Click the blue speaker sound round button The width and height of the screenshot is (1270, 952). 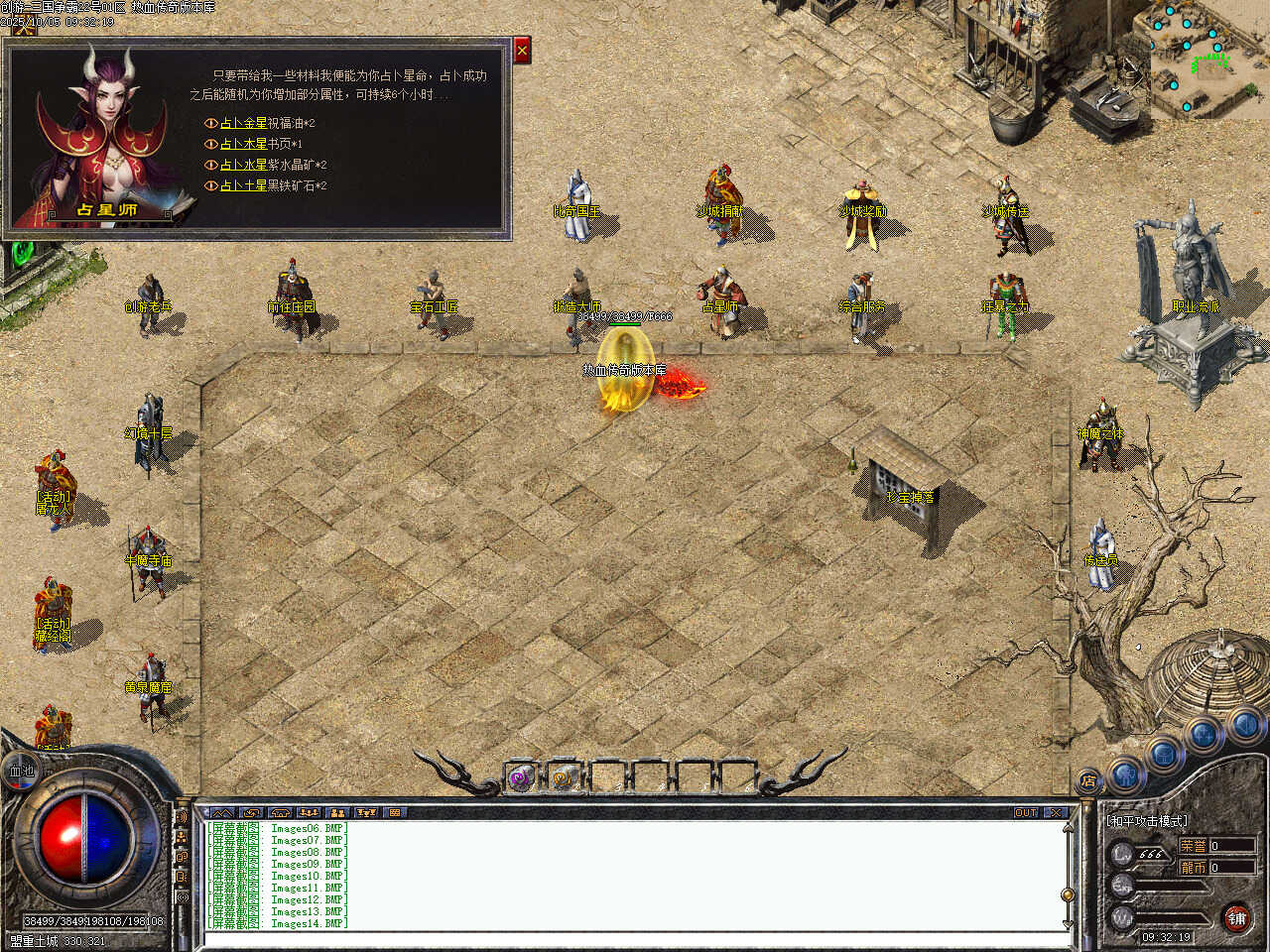coord(1244,727)
